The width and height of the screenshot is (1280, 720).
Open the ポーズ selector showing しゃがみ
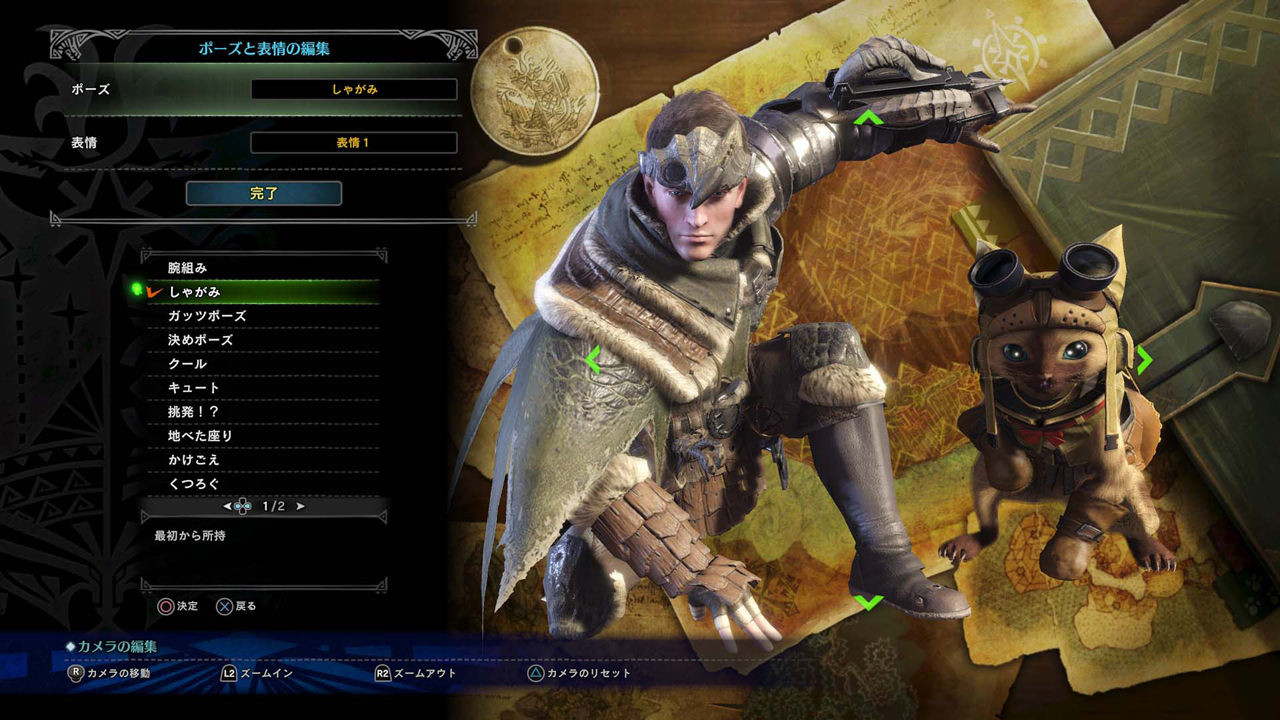[x=354, y=90]
